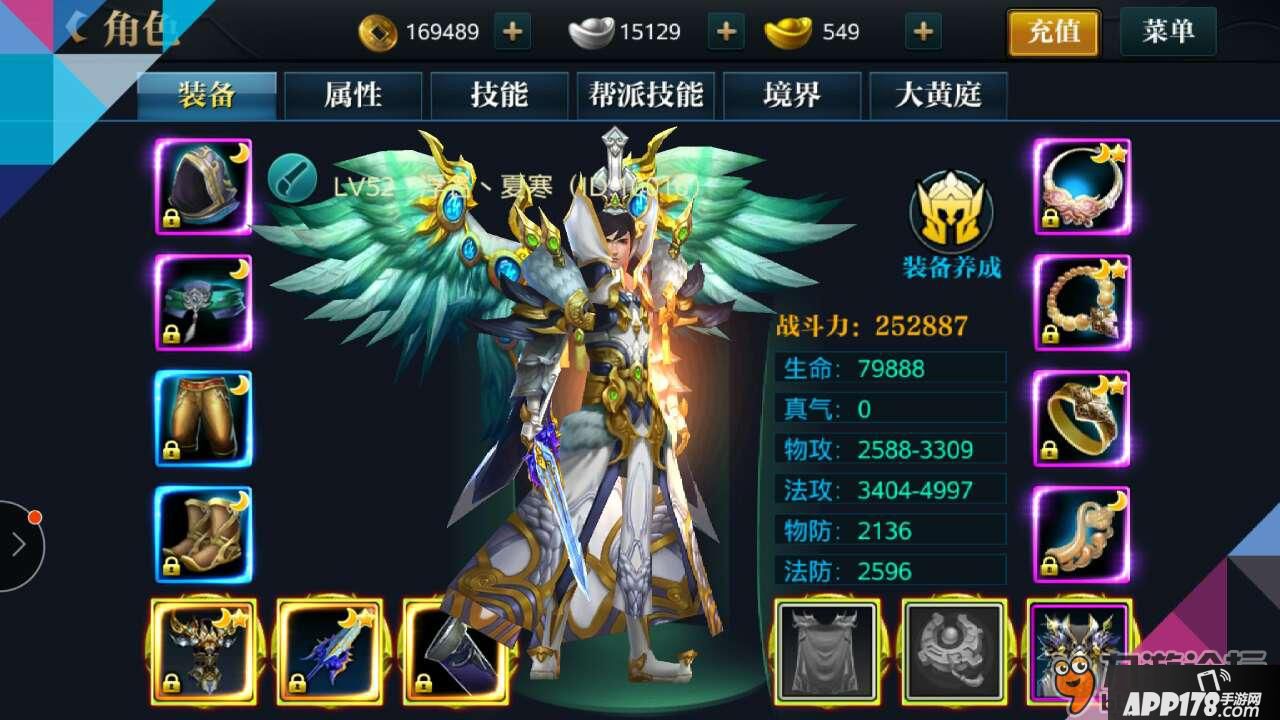The image size is (1280, 720).
Task: Select the boots equipment slot
Action: (204, 534)
